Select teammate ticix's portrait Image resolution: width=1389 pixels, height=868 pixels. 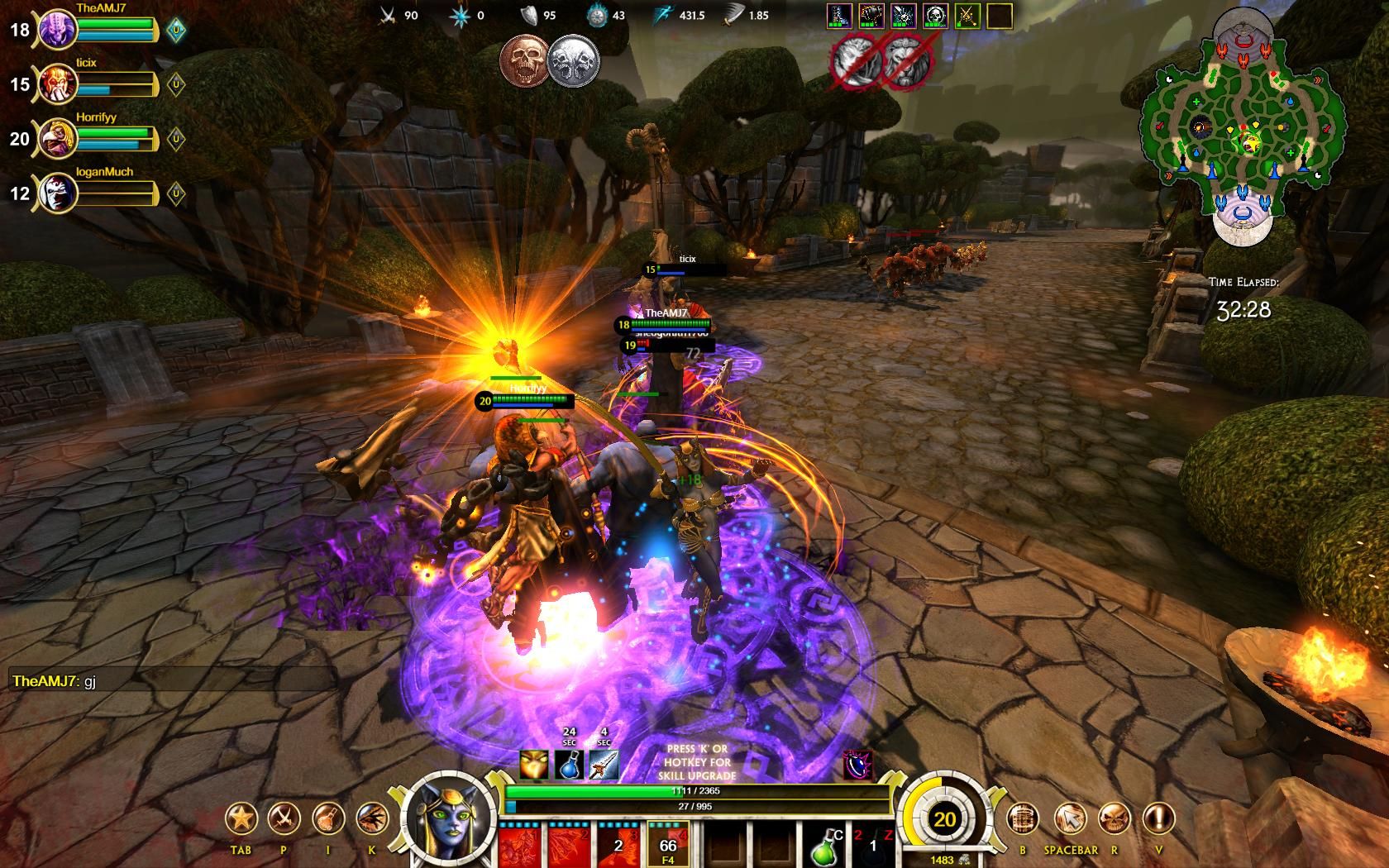[59, 84]
